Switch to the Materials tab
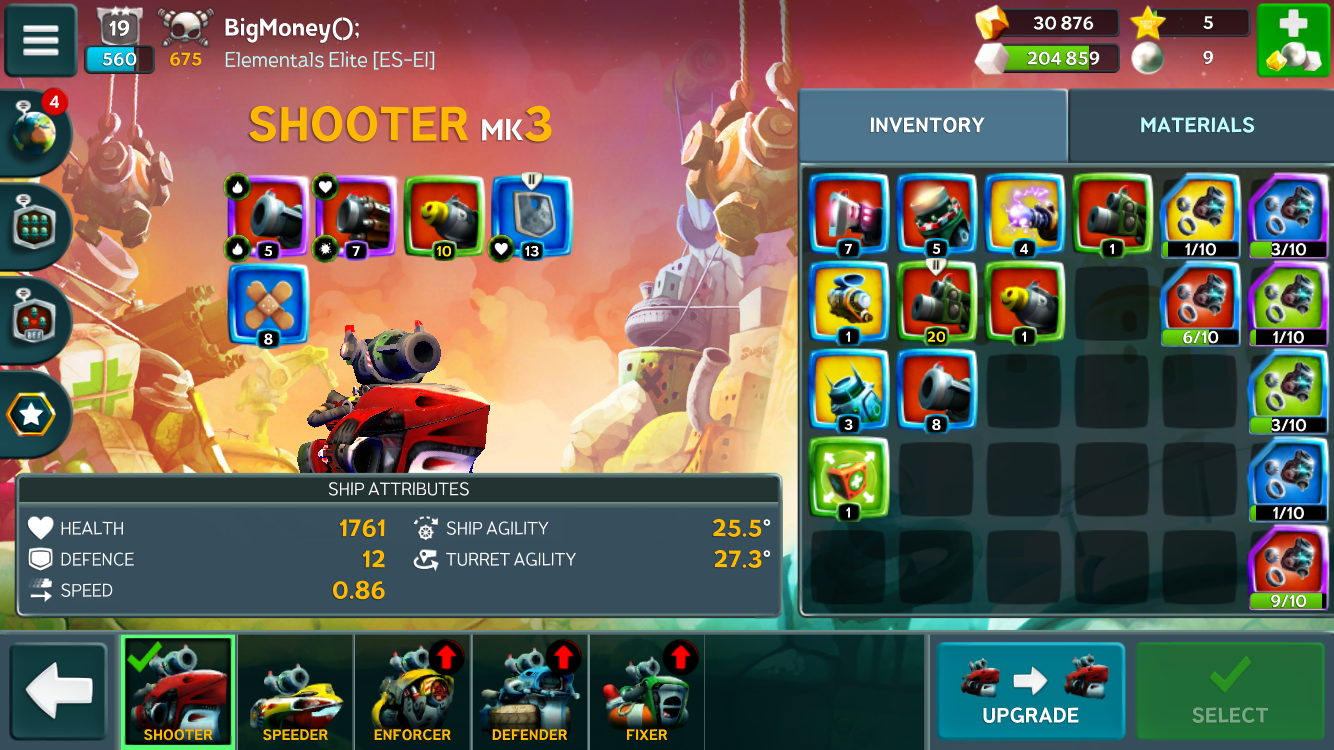 tap(1196, 125)
